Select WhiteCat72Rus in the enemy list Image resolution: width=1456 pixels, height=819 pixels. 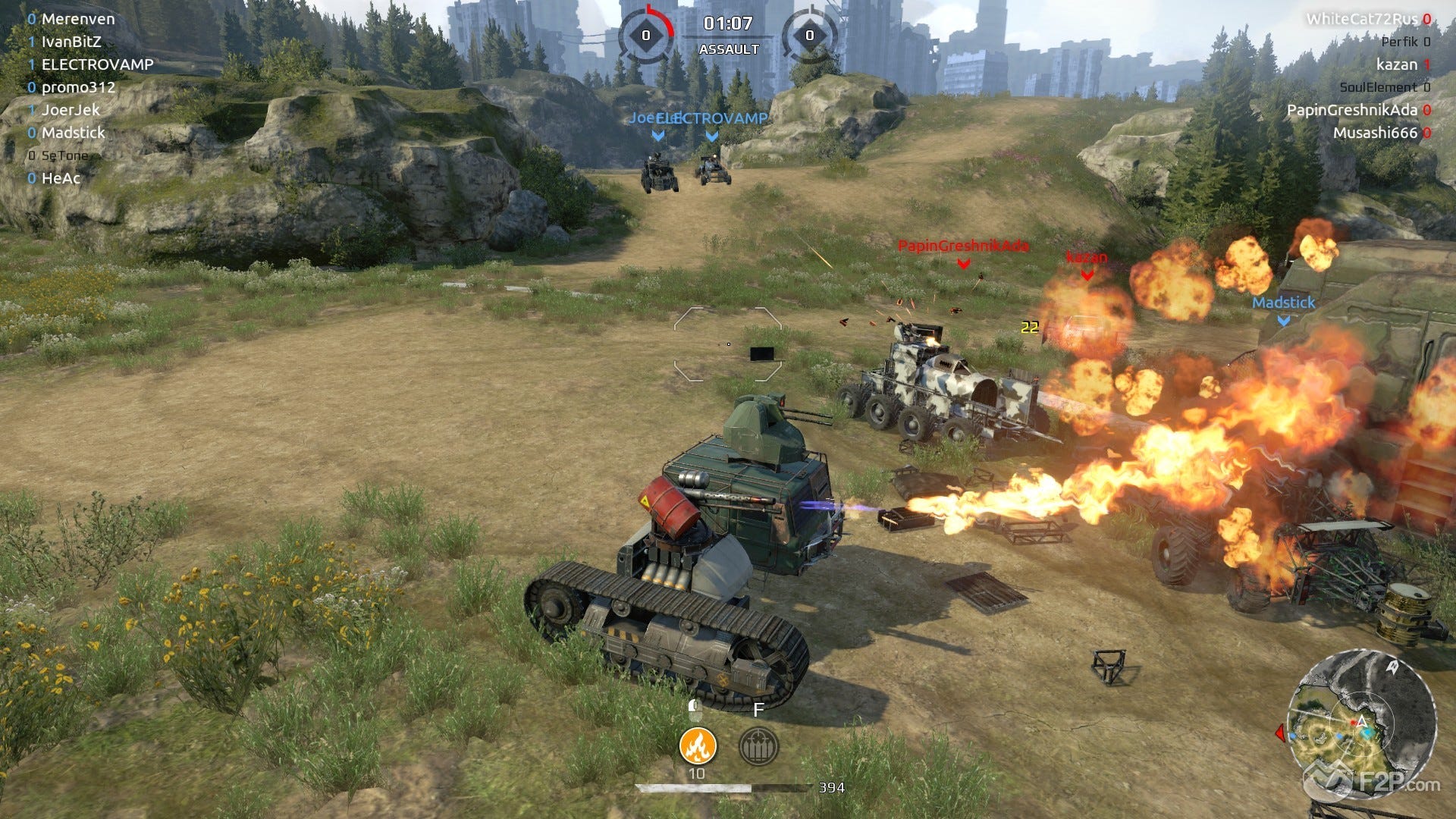click(x=1361, y=19)
